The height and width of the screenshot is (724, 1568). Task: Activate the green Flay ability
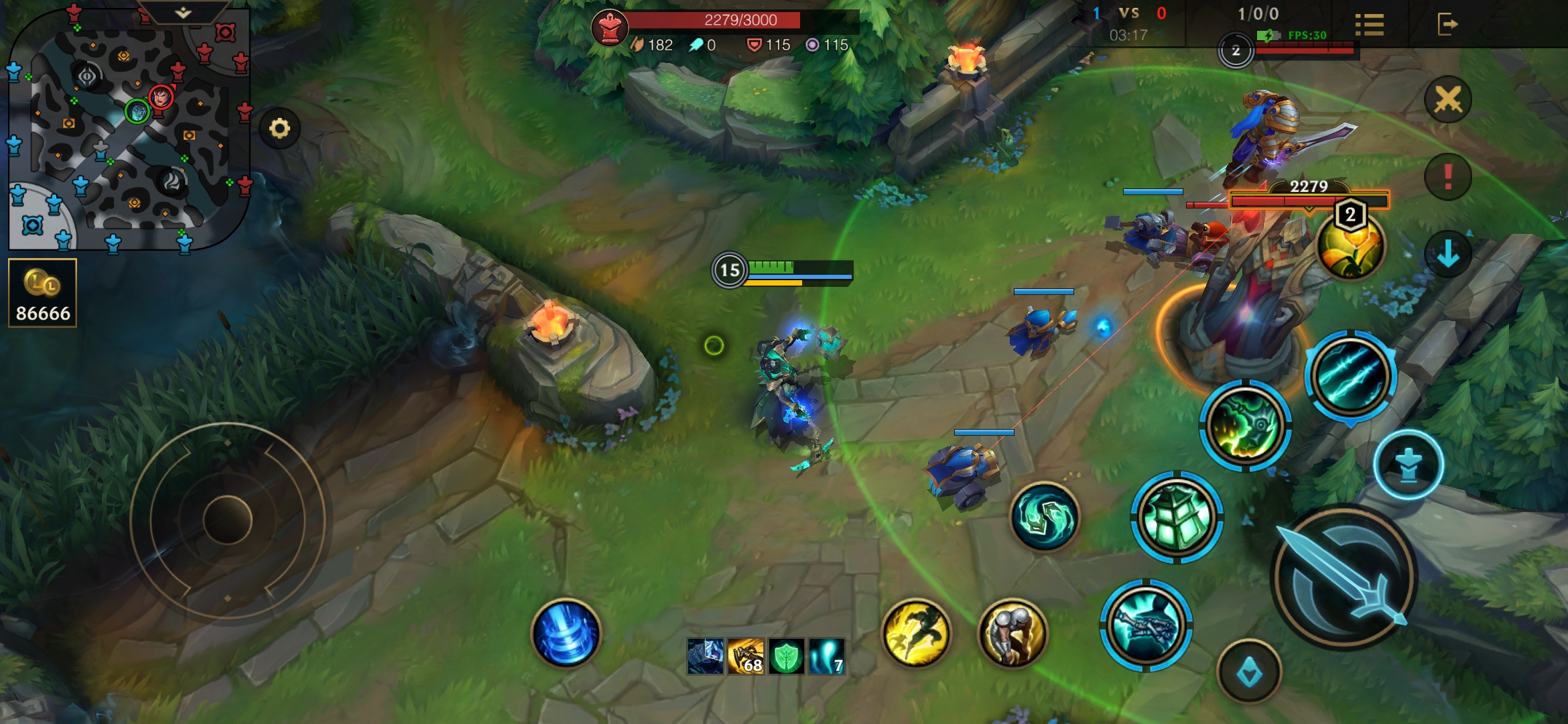click(1245, 425)
